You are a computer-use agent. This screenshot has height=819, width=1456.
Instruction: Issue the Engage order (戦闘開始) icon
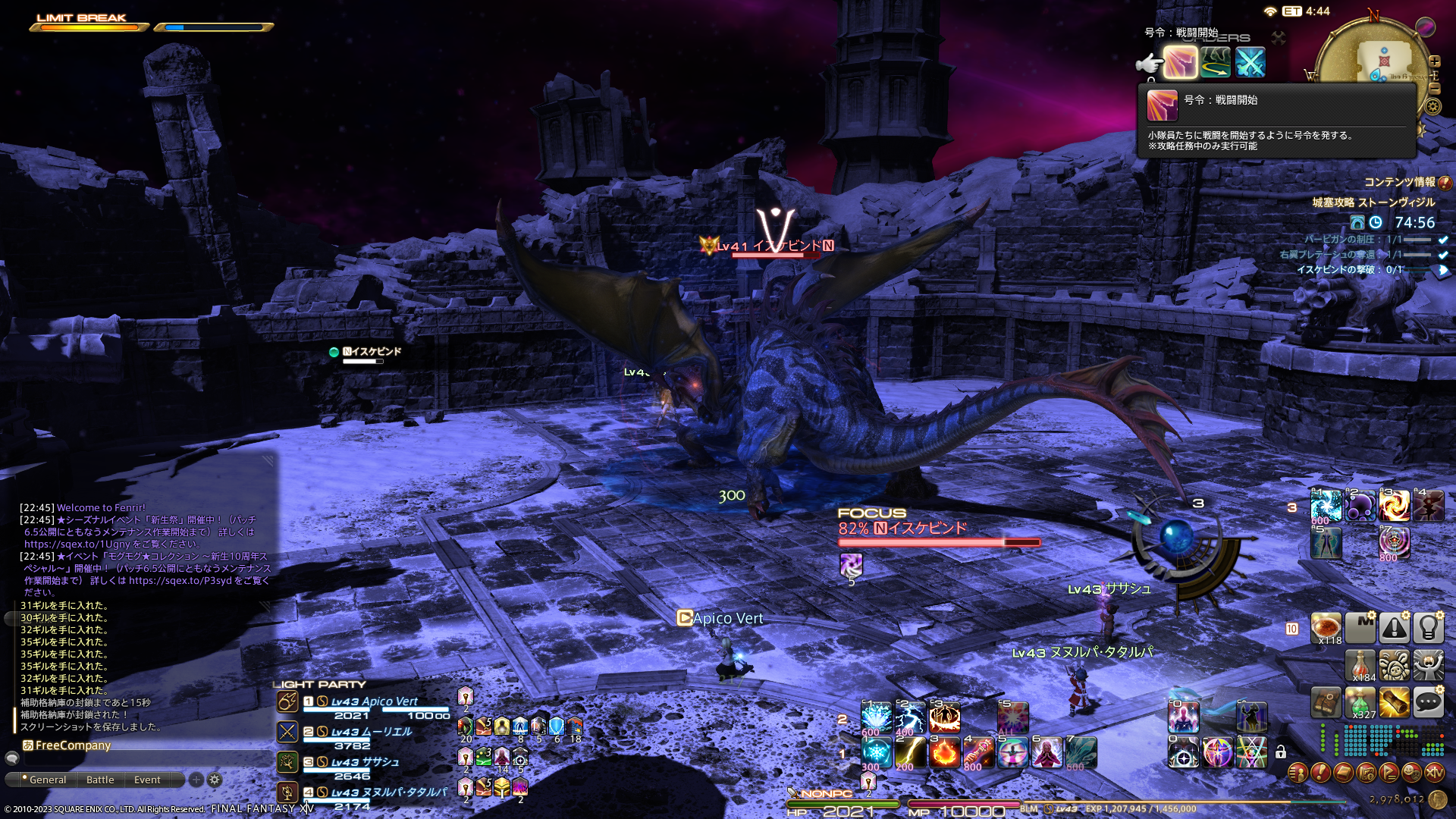[x=1180, y=62]
